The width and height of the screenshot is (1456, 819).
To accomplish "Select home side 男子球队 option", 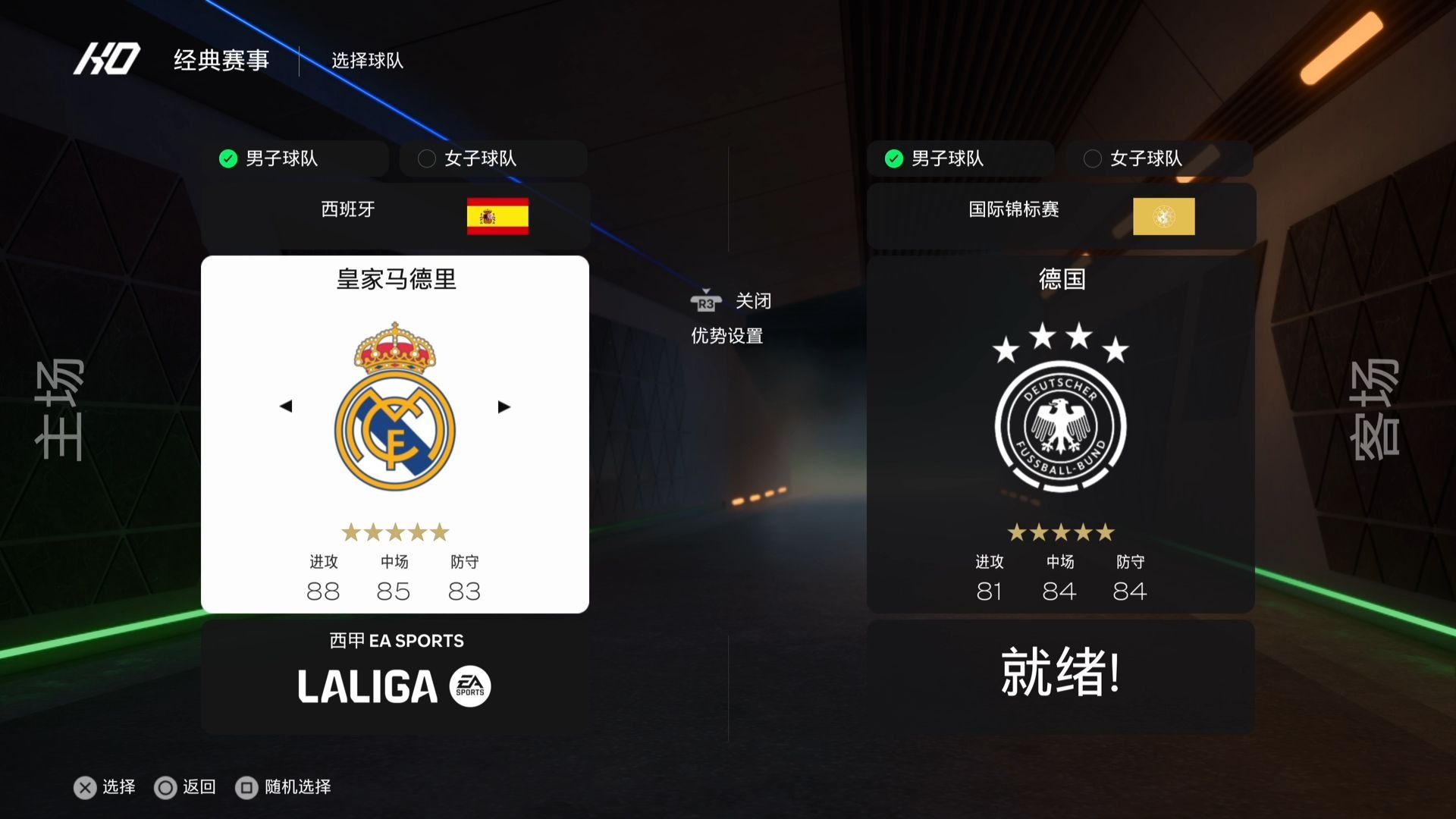I will [x=295, y=158].
